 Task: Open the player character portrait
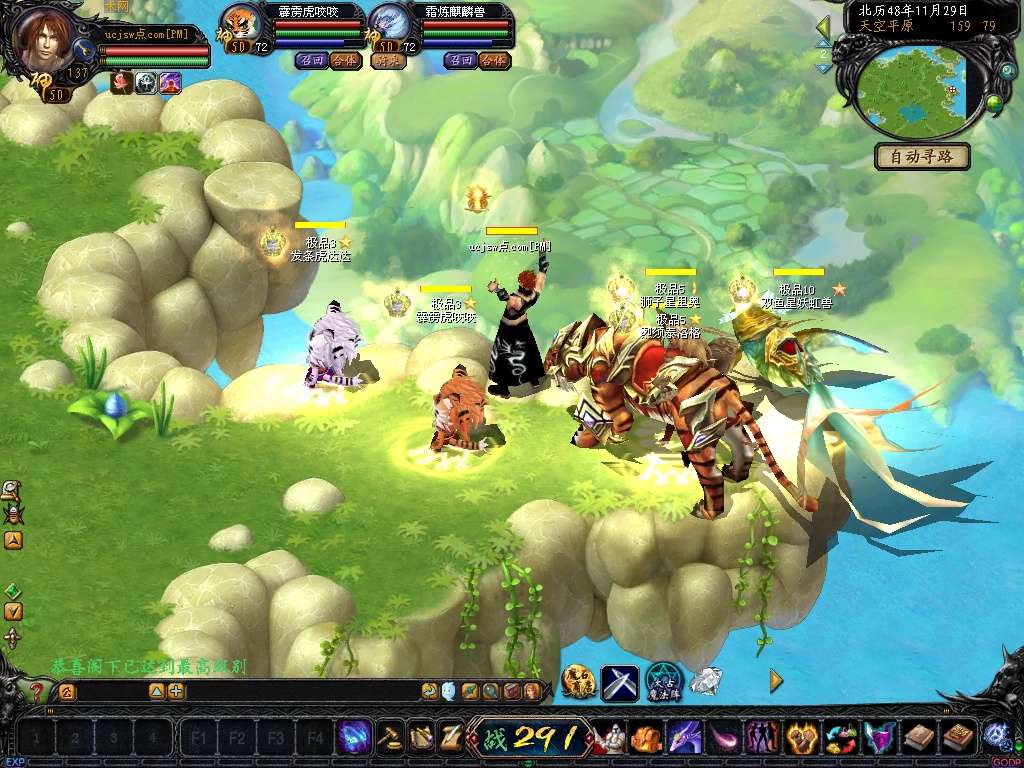click(x=43, y=38)
